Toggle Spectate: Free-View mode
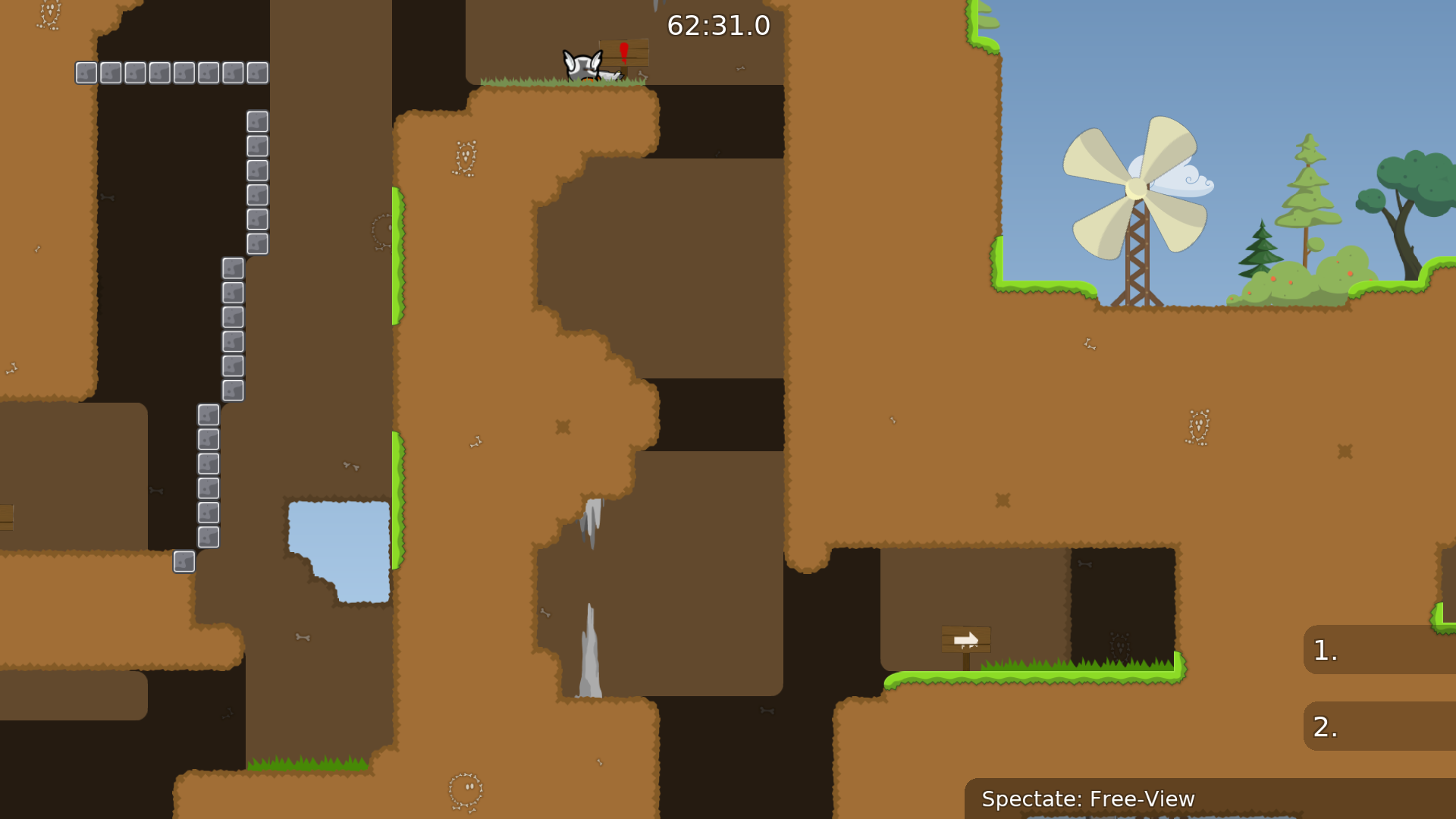The height and width of the screenshot is (819, 1456). [x=1088, y=799]
